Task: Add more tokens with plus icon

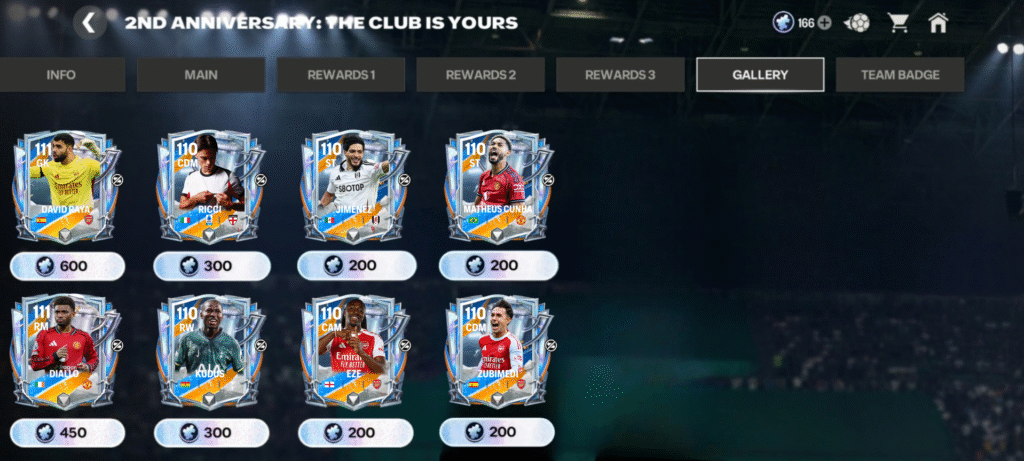Action: pos(825,23)
